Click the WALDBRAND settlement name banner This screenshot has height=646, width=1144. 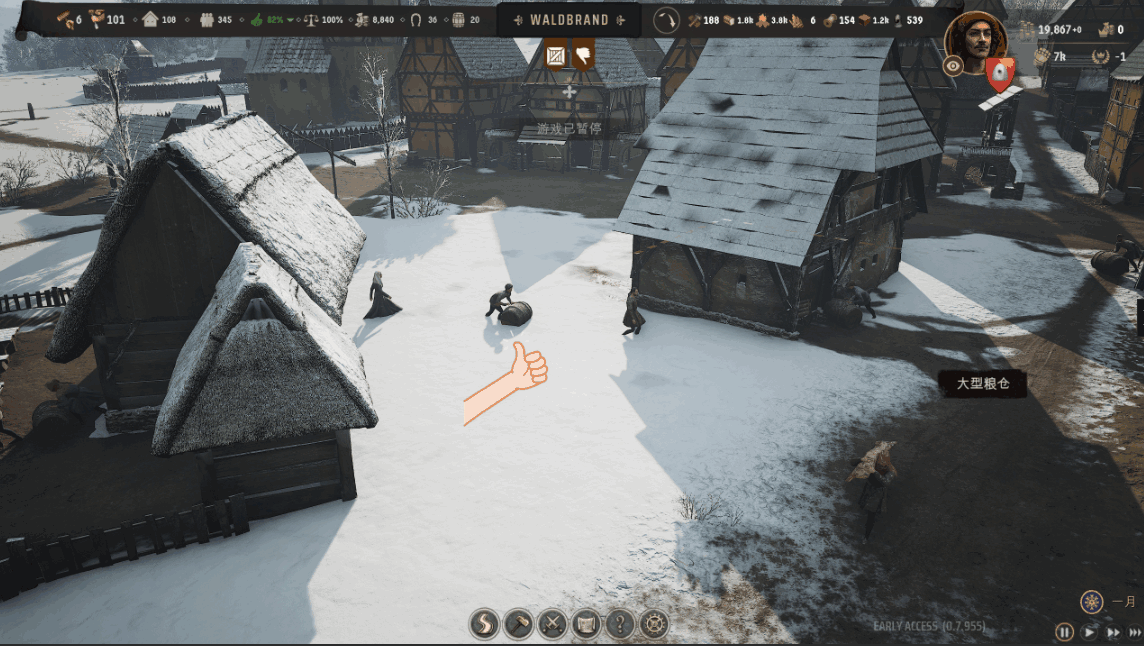[x=569, y=20]
